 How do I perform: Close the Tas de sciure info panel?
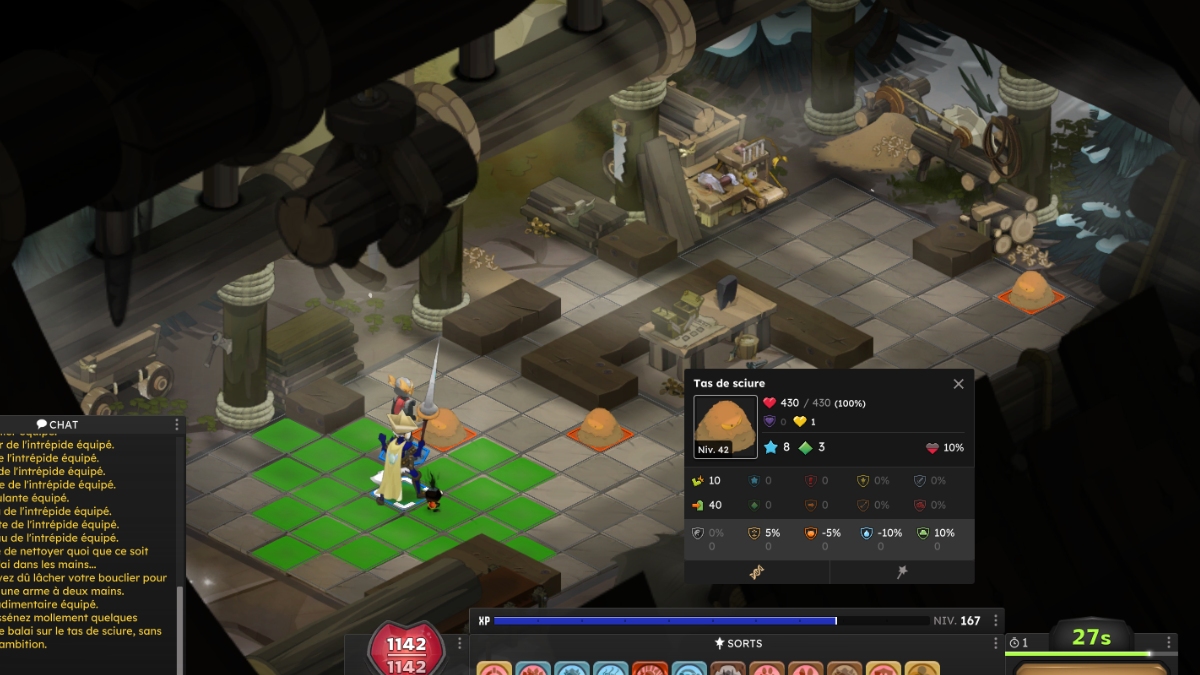coord(958,384)
